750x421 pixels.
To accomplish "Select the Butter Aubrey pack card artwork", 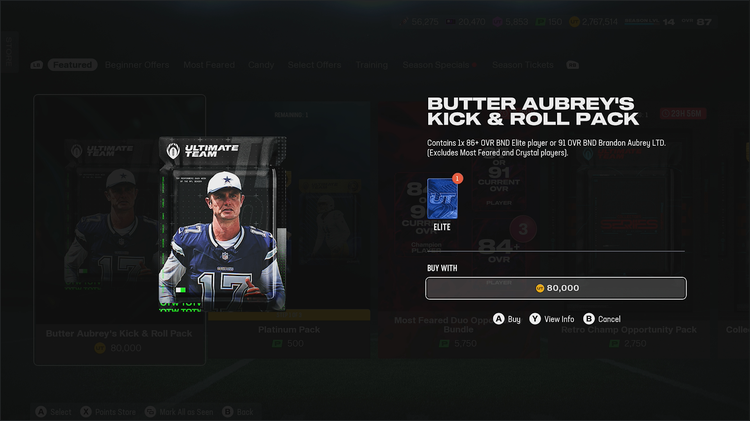I will coord(224,223).
